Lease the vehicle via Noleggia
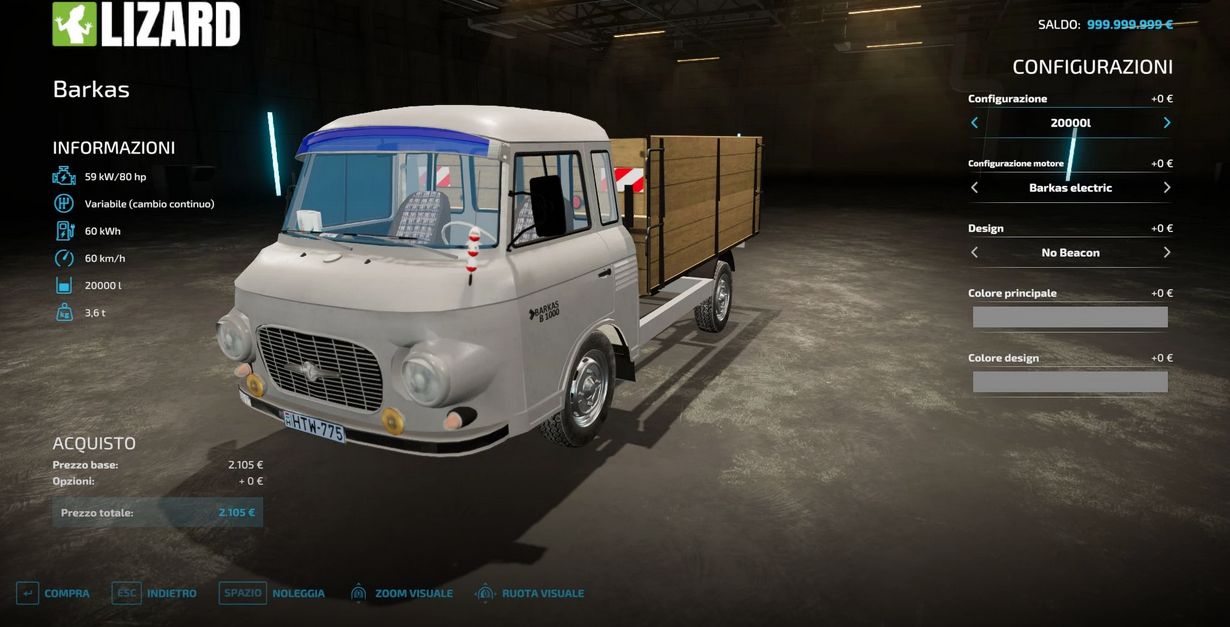 [273, 593]
